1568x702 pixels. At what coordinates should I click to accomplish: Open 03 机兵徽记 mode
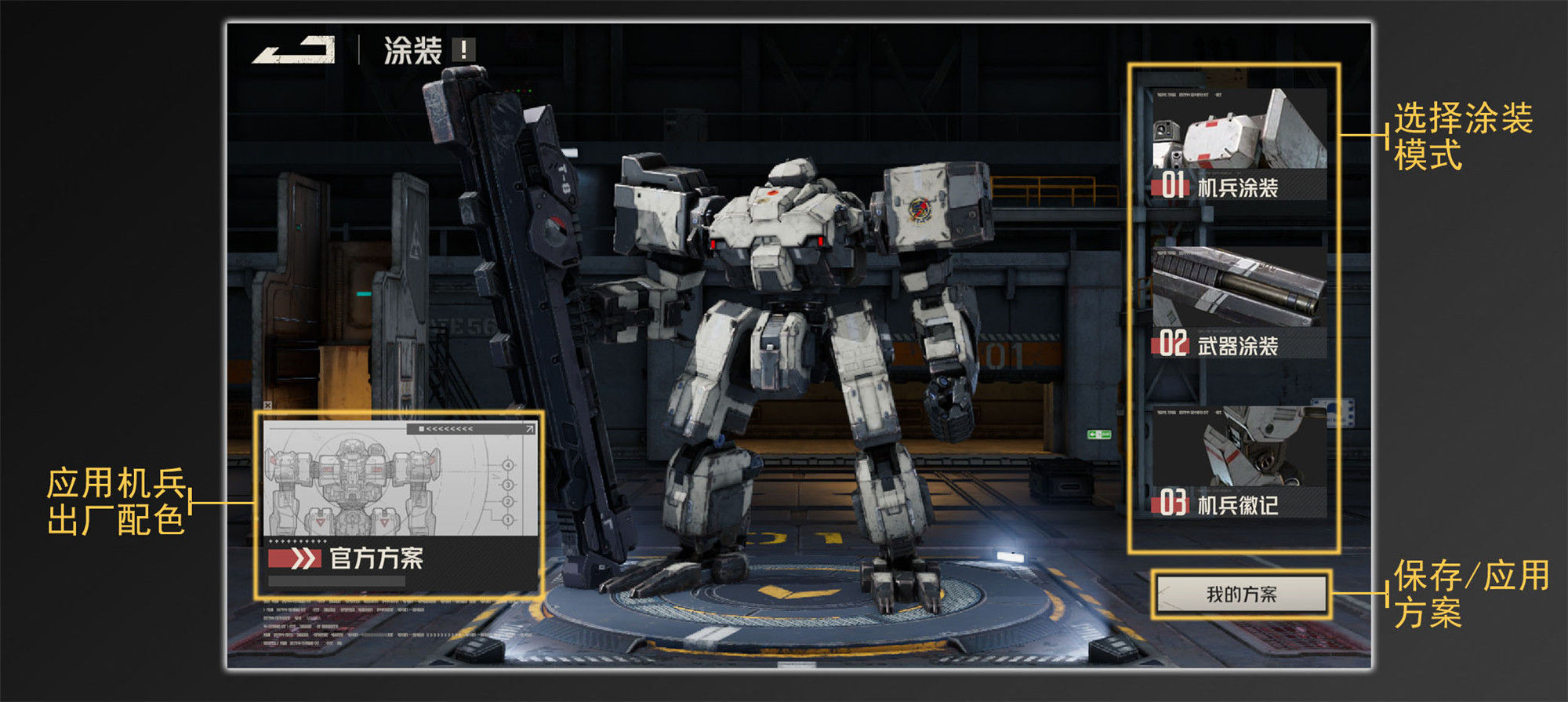tap(1239, 461)
